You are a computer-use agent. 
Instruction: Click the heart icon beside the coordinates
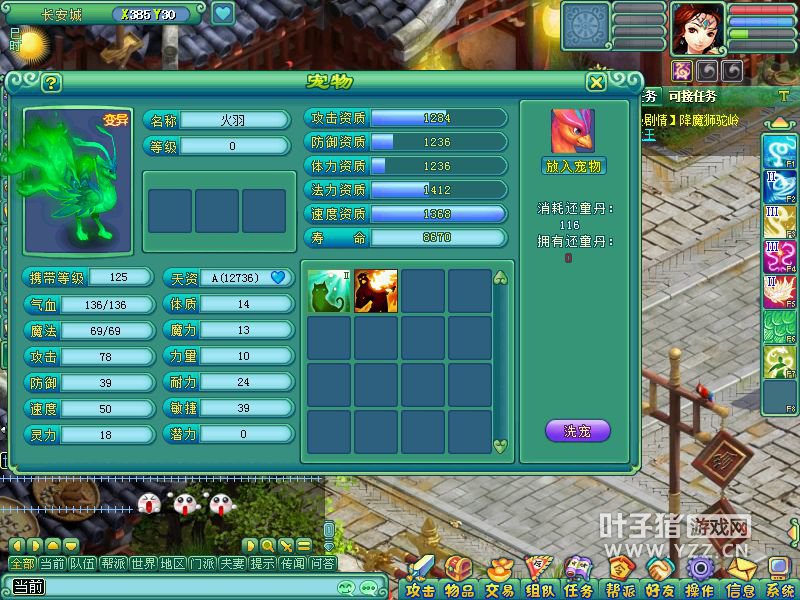[x=222, y=14]
